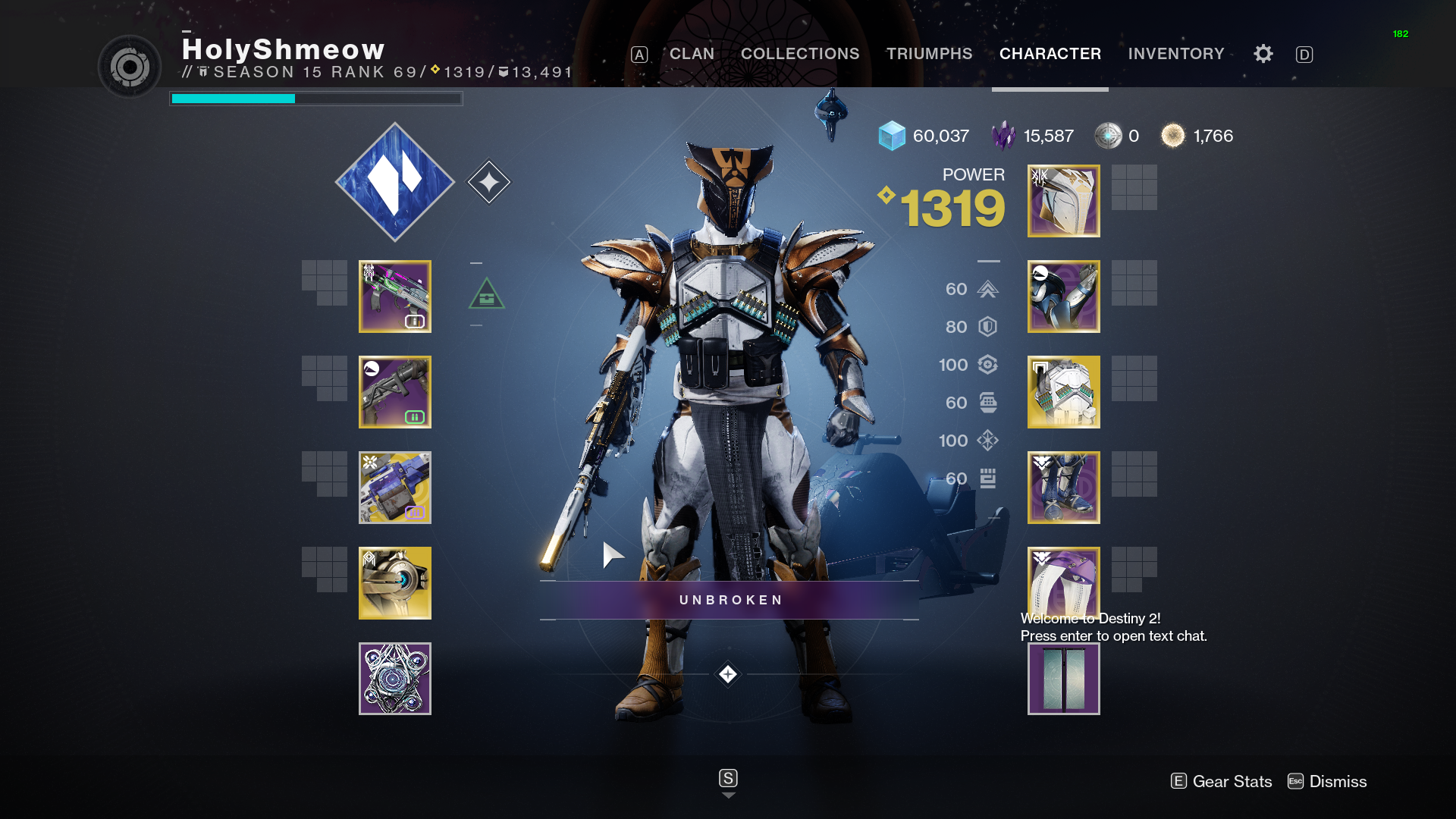
Task: Open the Warlock class item slot
Action: (x=1063, y=582)
